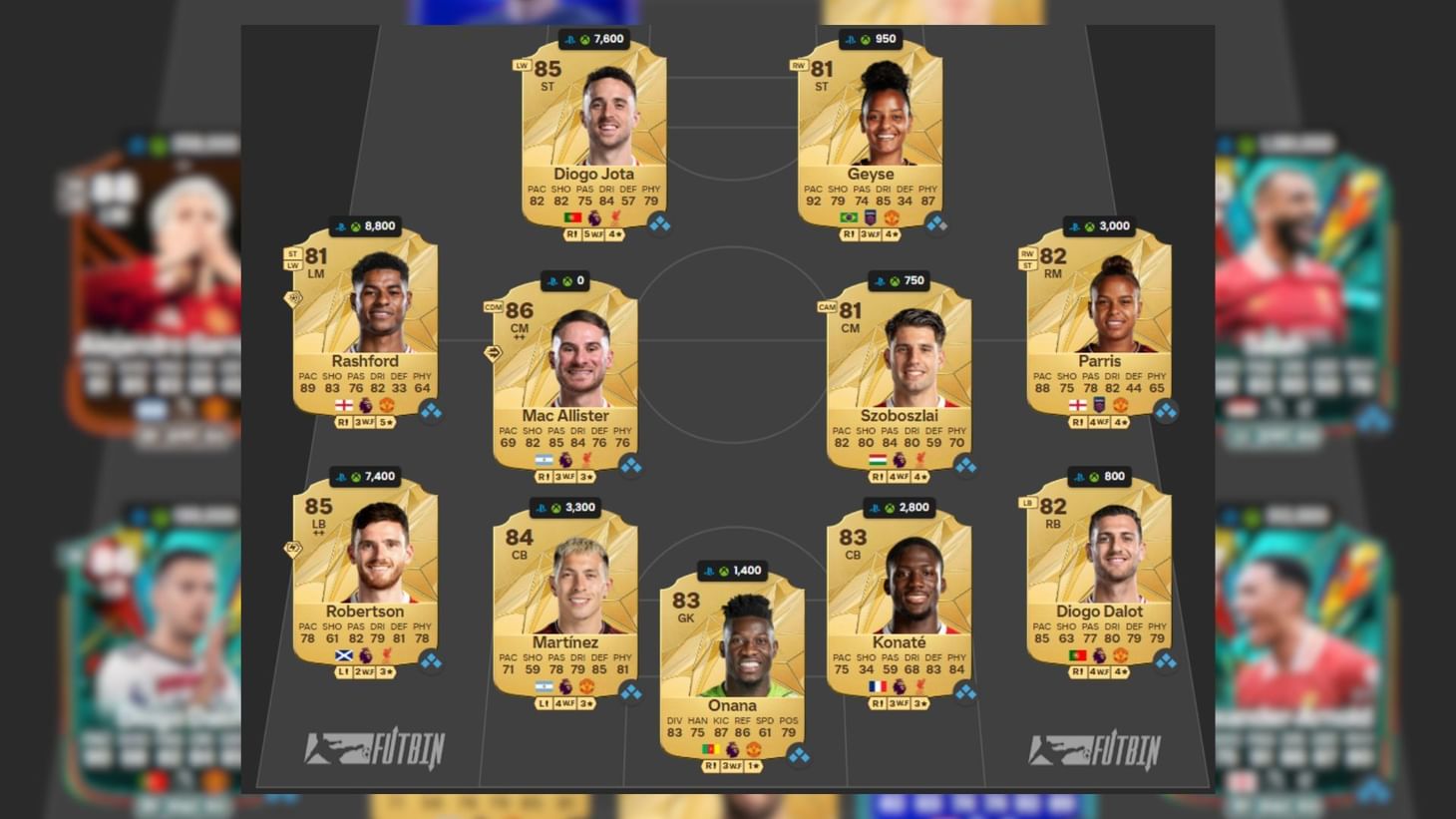Click the PlayStation icon on Mac Allister's price tag
1456x819 pixels.
551,281
